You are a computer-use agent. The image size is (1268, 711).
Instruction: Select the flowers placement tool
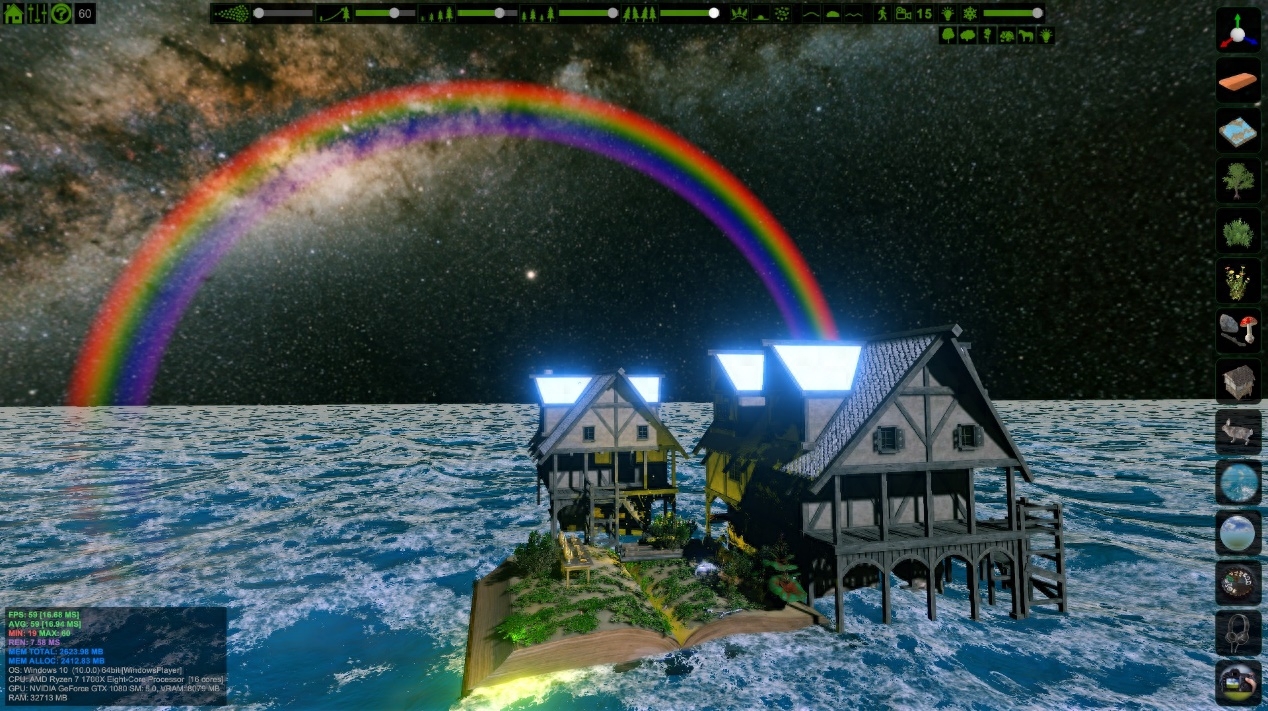click(x=1238, y=281)
